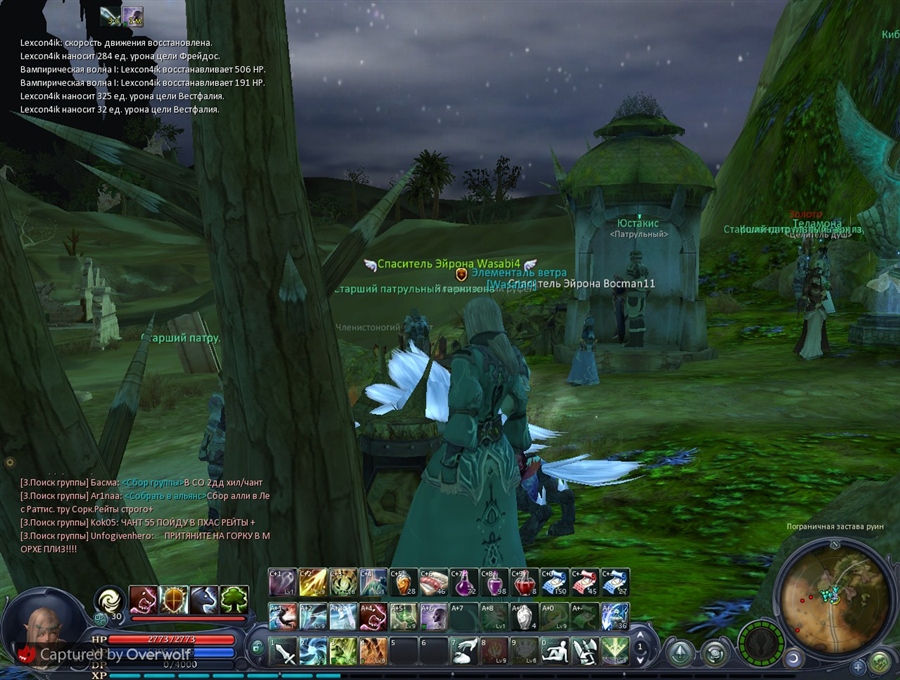Click the crescent moon button by the minimap
Viewport: 900px width, 680px height.
[x=792, y=658]
